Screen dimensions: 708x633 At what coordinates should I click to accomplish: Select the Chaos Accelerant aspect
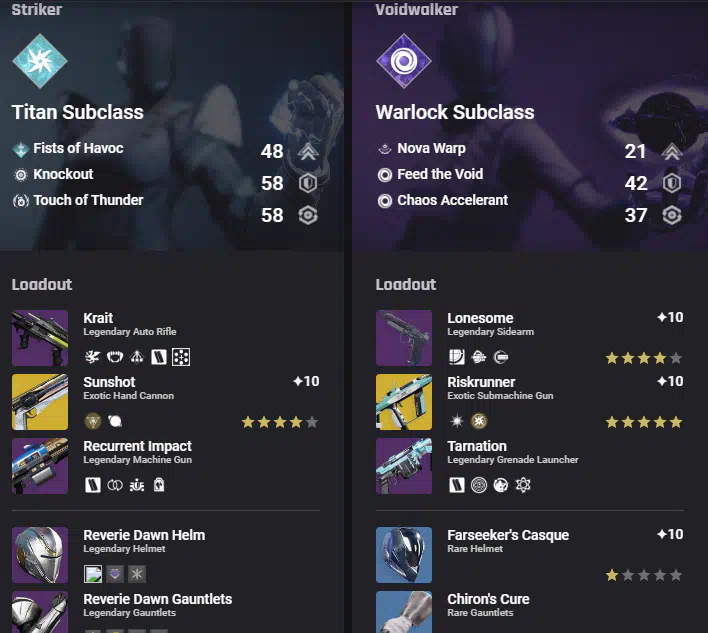point(452,200)
